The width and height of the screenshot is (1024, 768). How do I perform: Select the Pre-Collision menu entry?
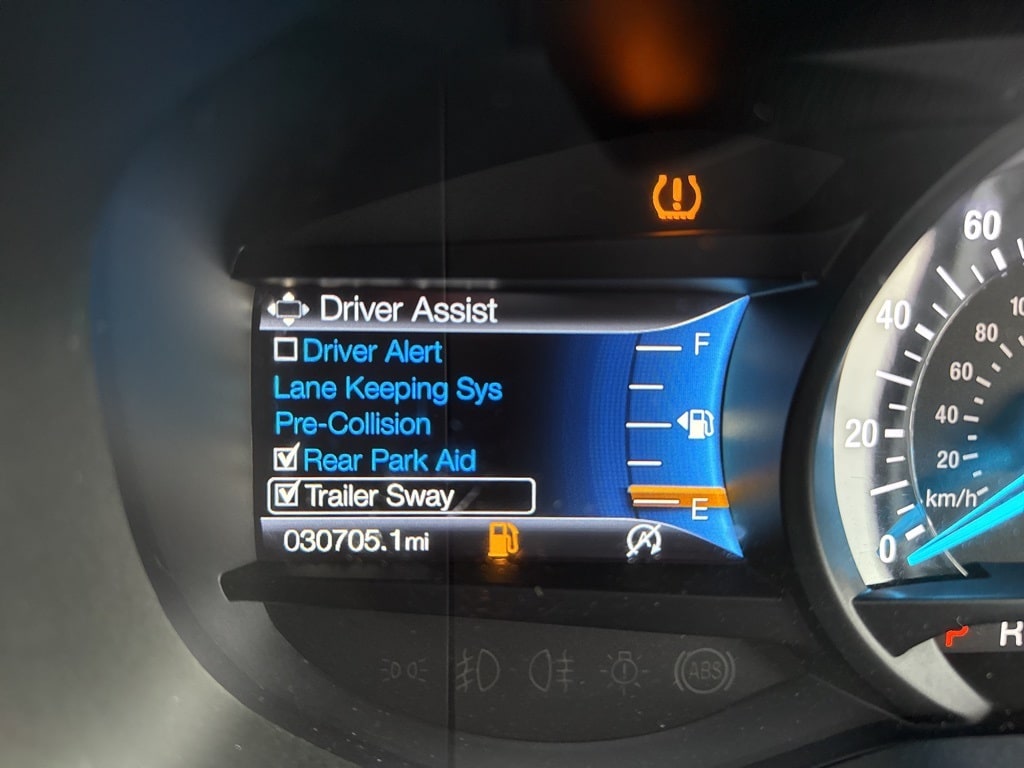click(x=352, y=424)
